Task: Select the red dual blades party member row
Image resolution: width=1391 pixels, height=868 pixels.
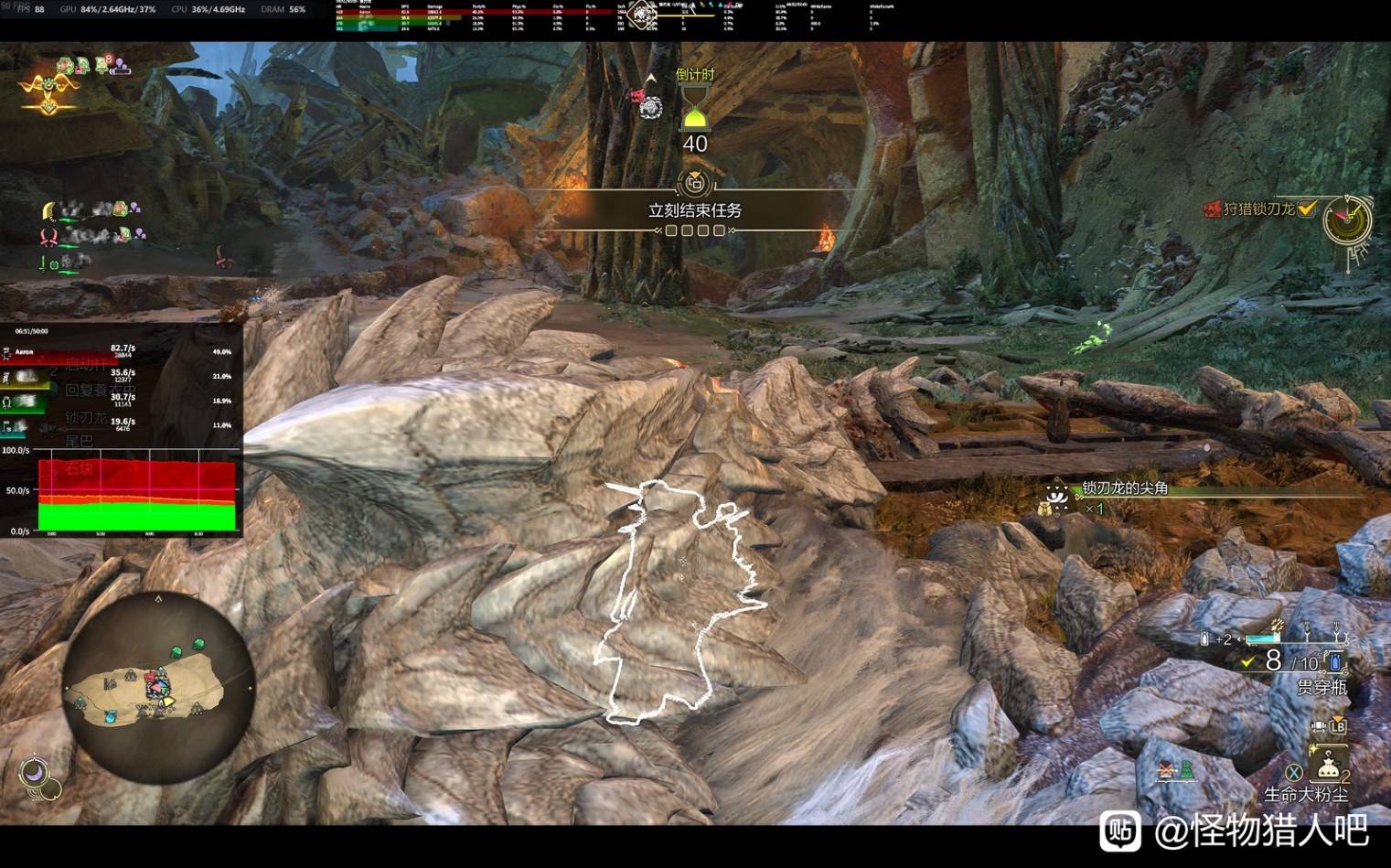Action: (91, 236)
